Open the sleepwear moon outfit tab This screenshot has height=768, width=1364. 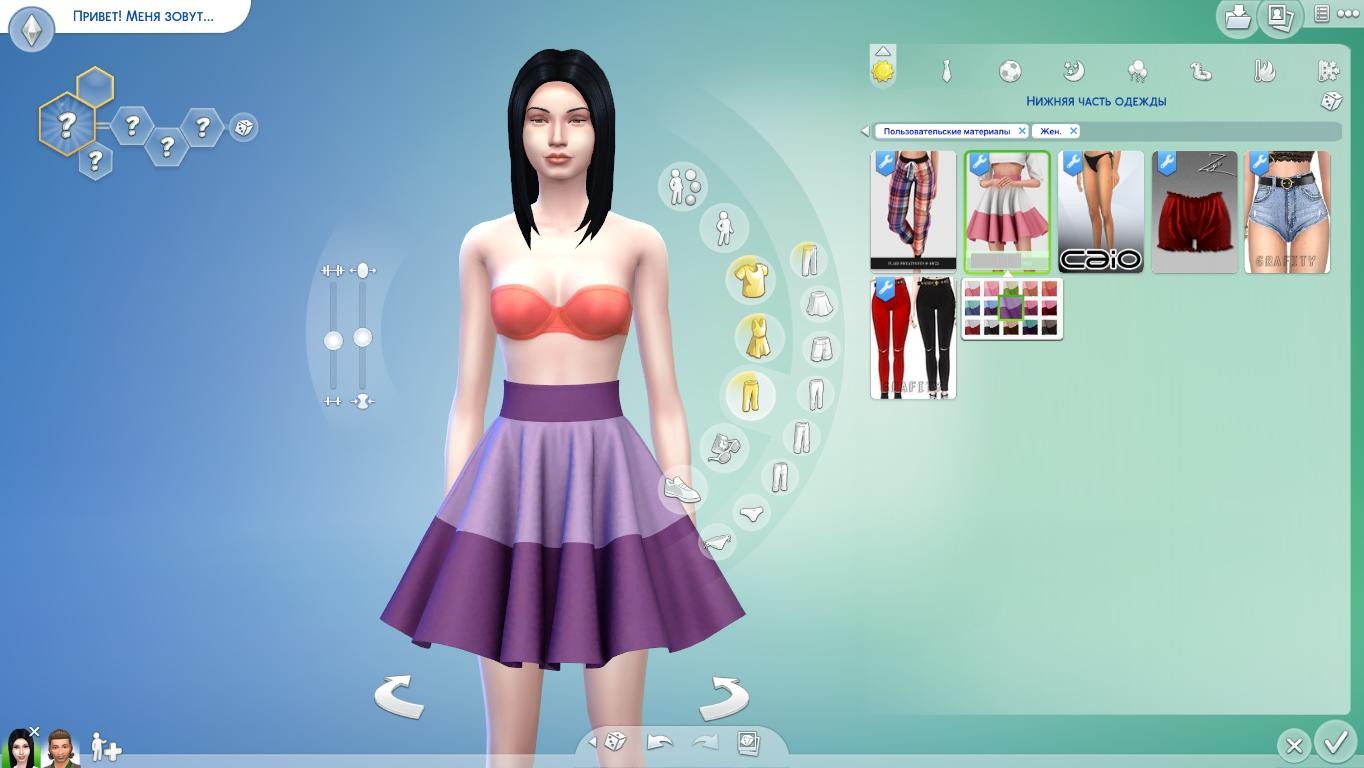click(x=1074, y=71)
